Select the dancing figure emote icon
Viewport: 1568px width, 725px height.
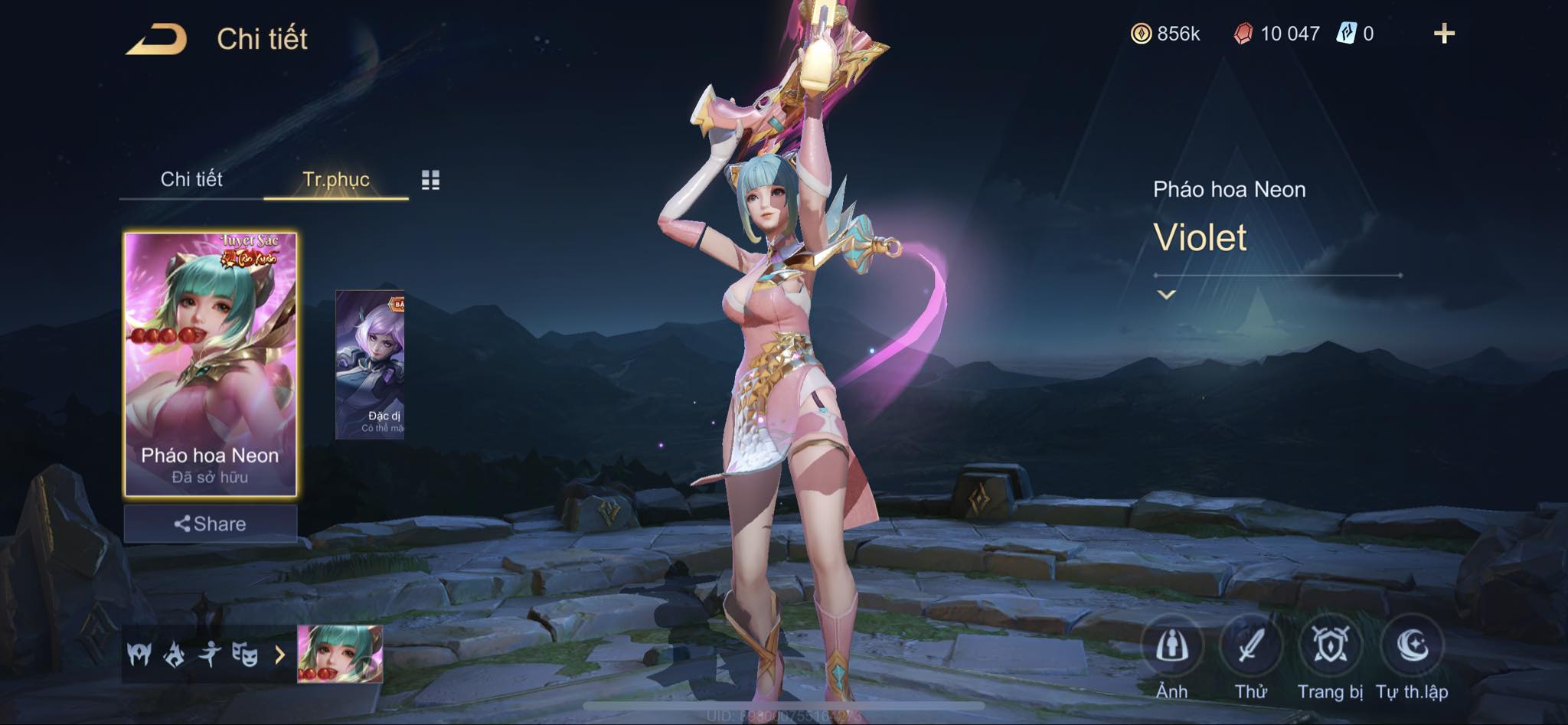pyautogui.click(x=210, y=655)
